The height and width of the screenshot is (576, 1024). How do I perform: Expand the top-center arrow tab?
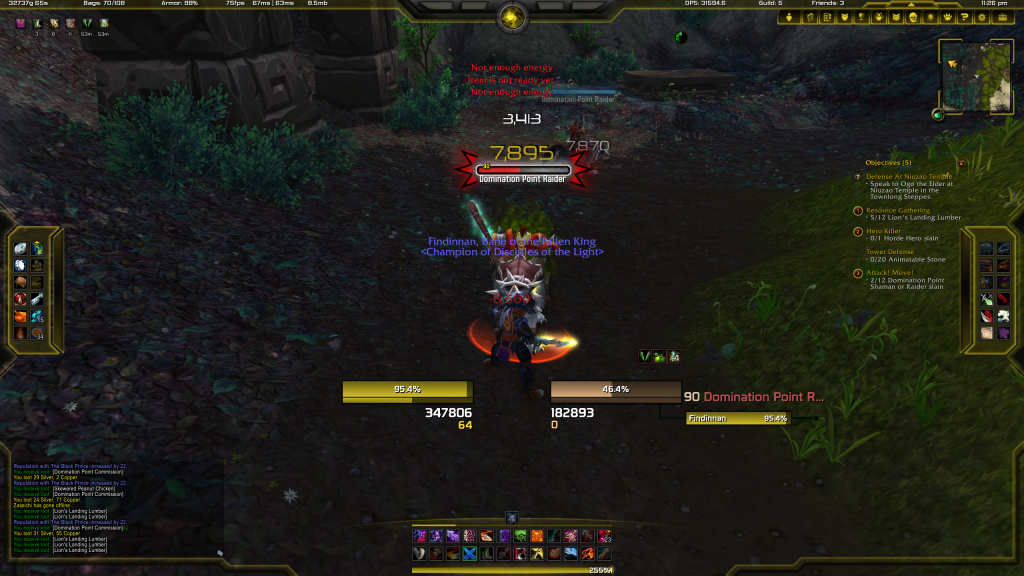click(x=512, y=16)
